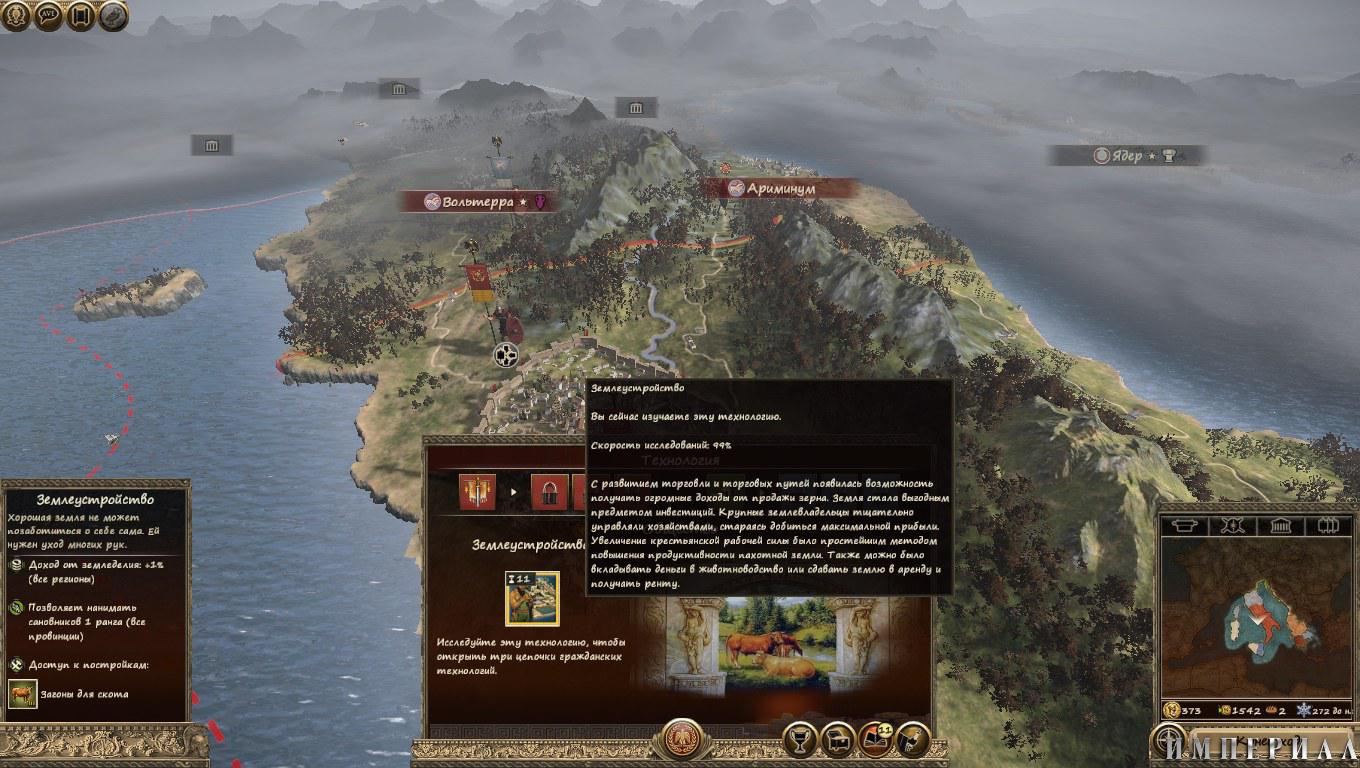1360x768 pixels.
Task: Open the laurel wreath menu button
Action: pyautogui.click(x=16, y=16)
